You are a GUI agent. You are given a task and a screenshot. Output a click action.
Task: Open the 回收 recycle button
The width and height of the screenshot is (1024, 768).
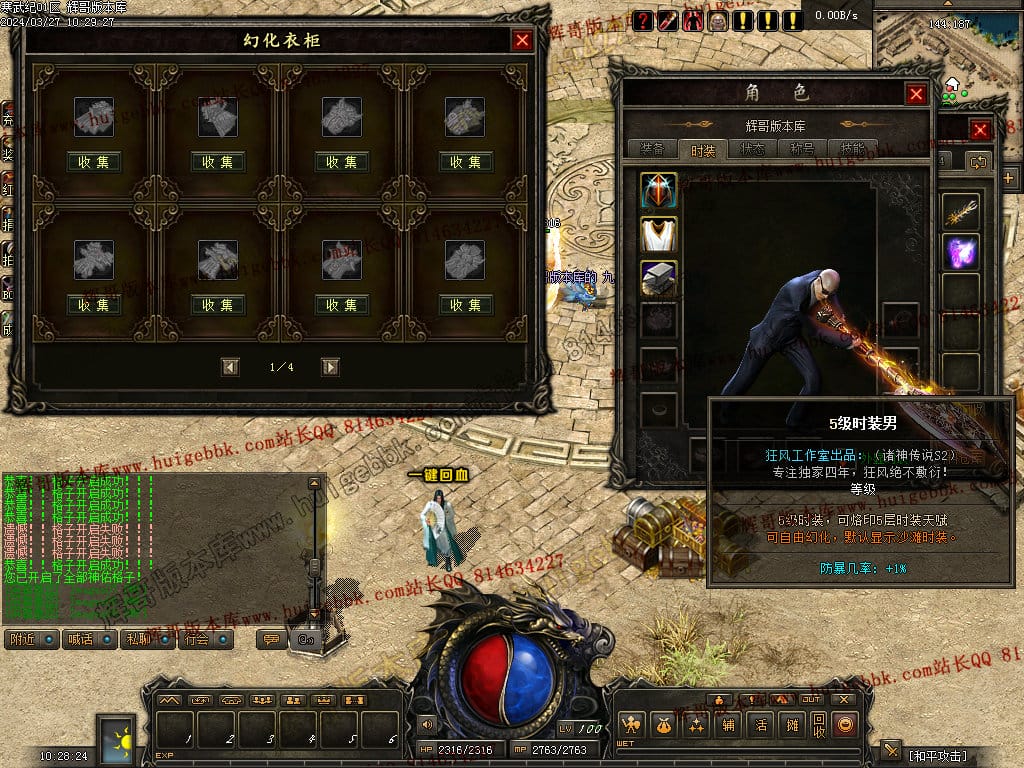(x=818, y=725)
